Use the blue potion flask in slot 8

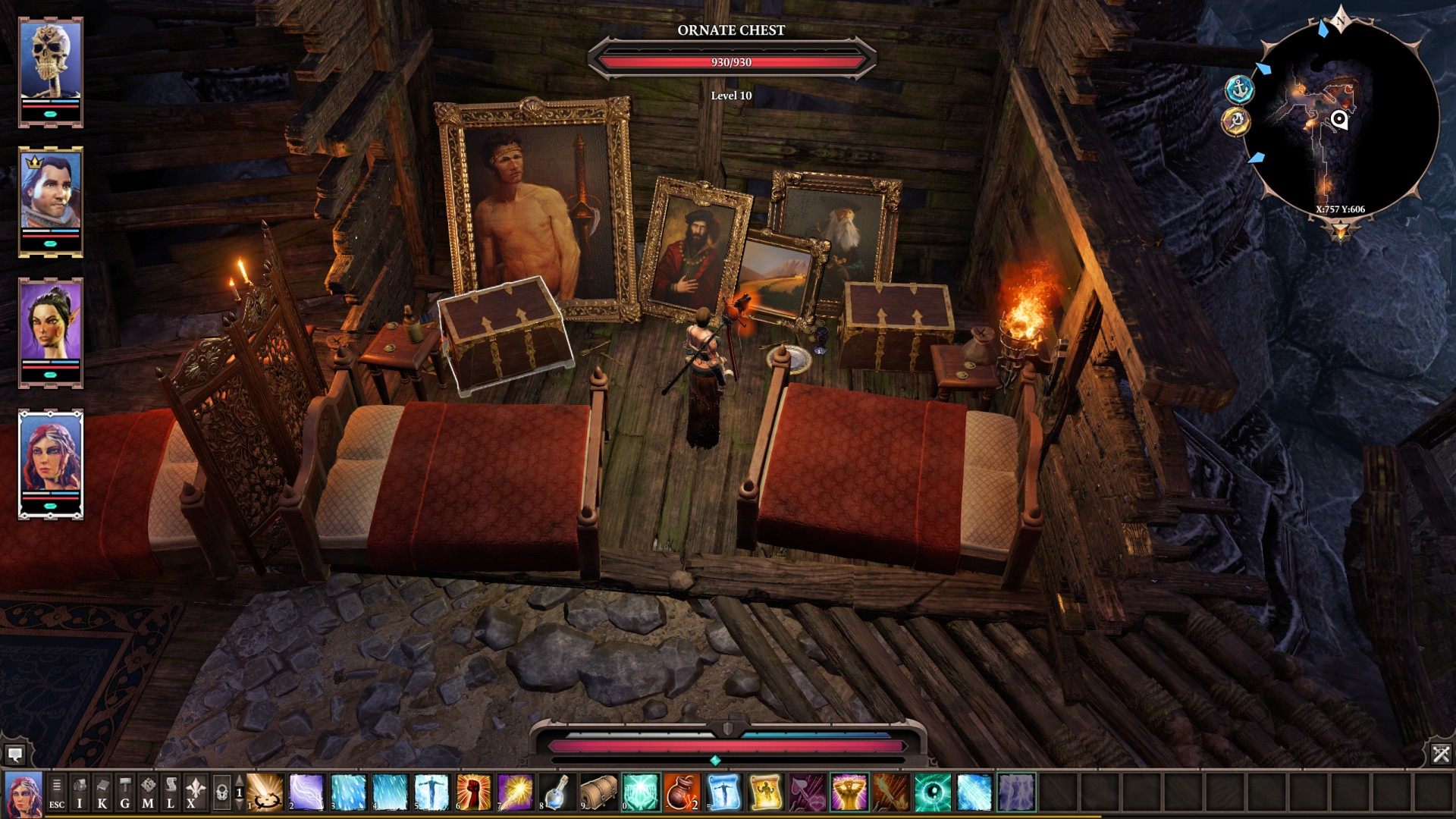click(557, 792)
